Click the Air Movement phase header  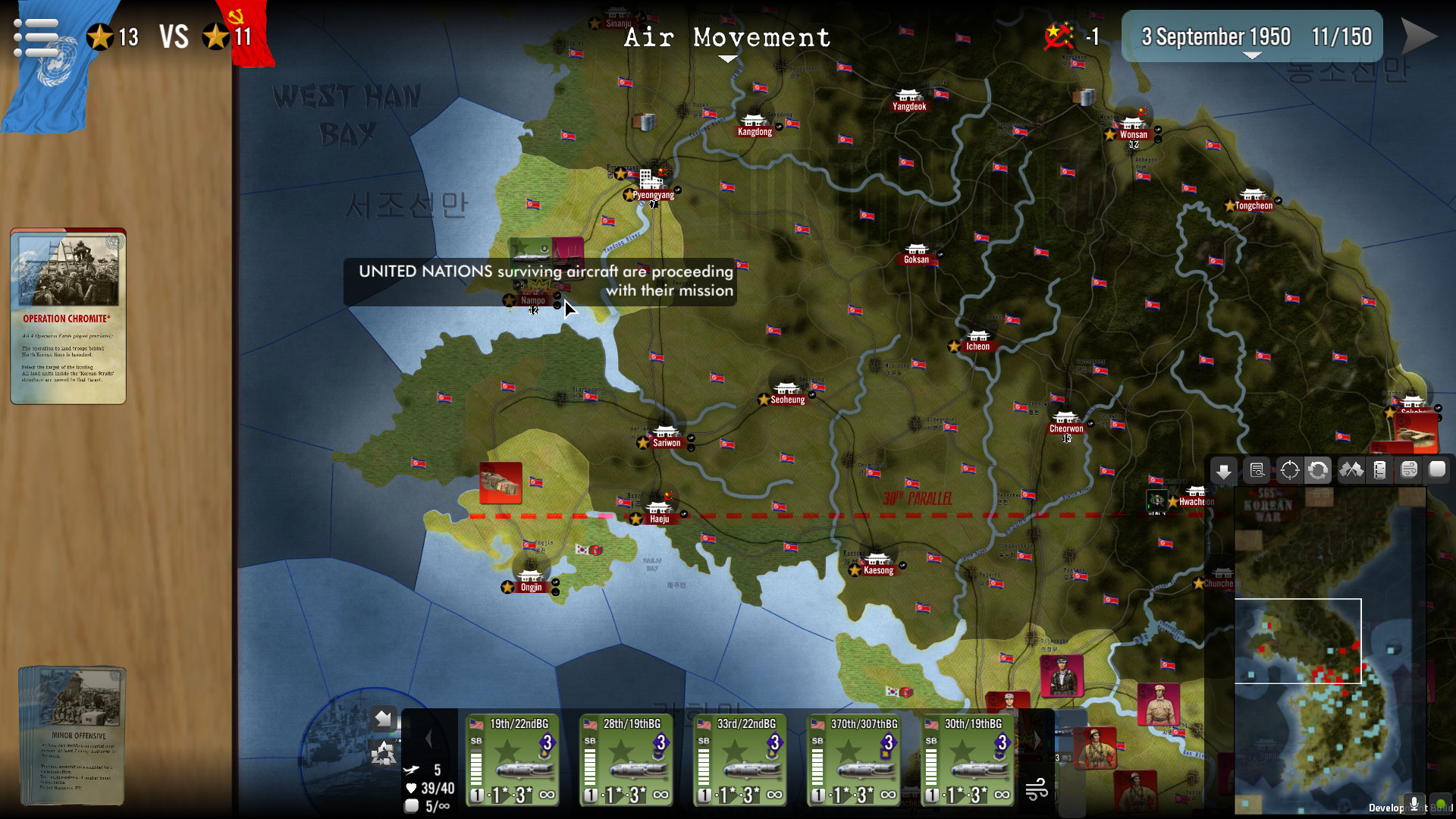click(726, 38)
